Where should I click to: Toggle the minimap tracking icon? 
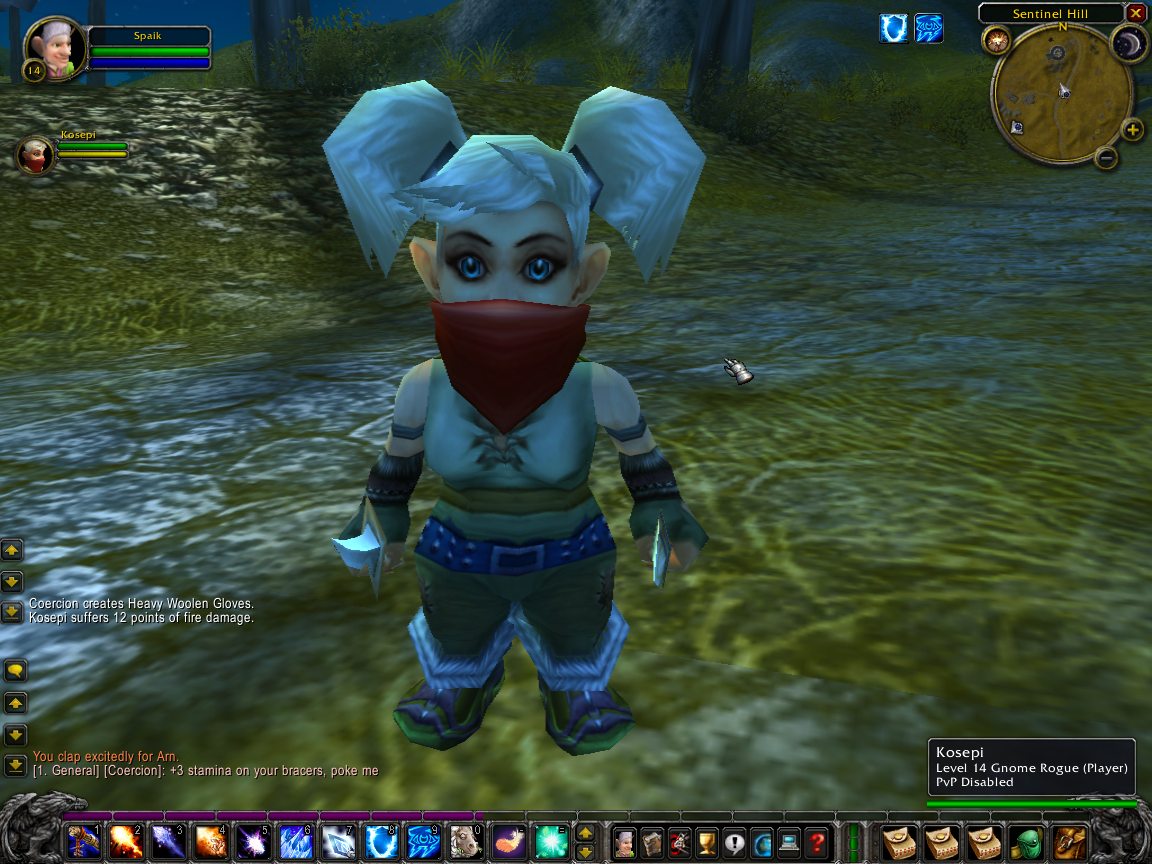[996, 40]
